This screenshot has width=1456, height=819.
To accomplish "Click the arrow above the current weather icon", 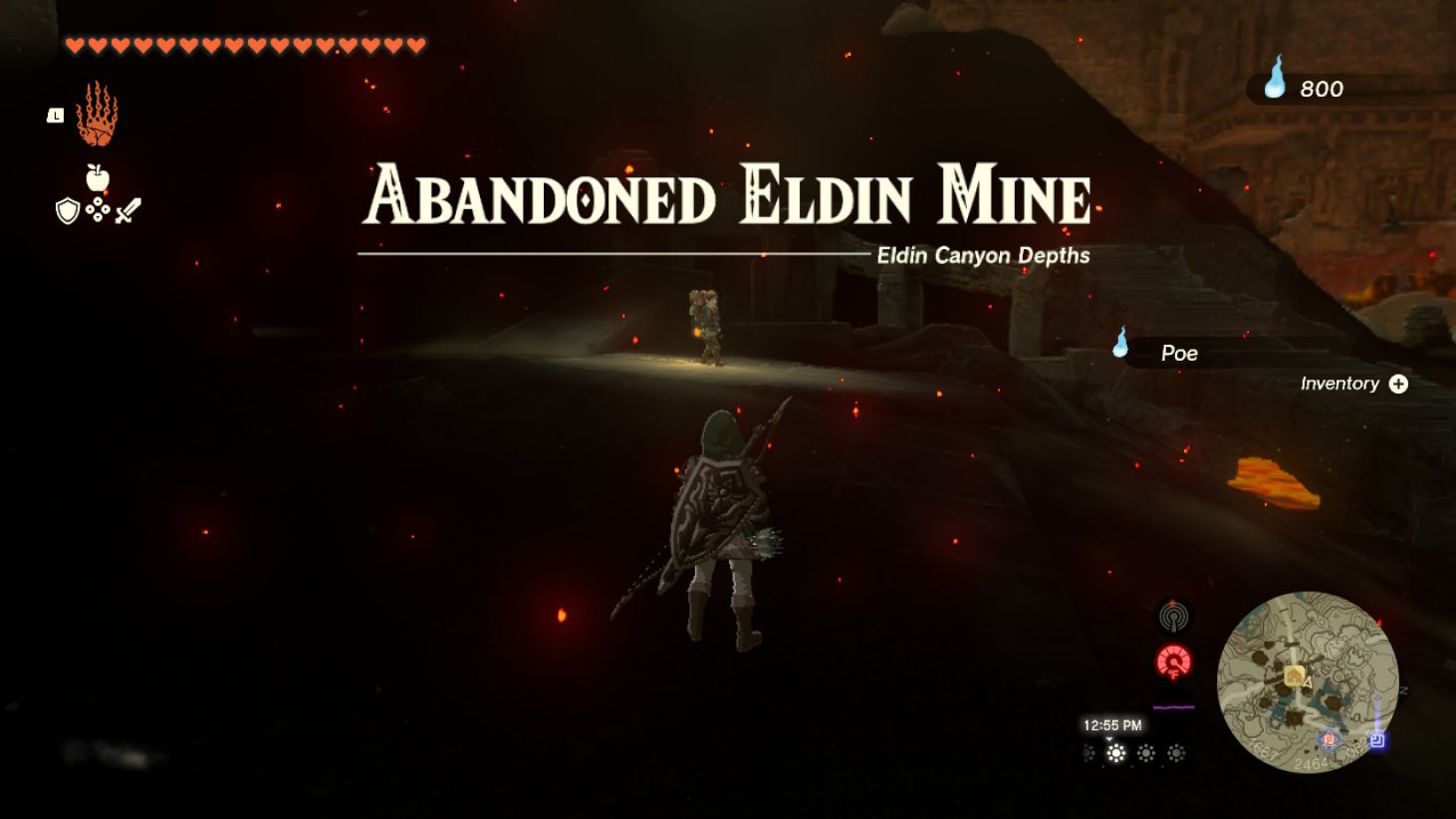I will pyautogui.click(x=1109, y=740).
